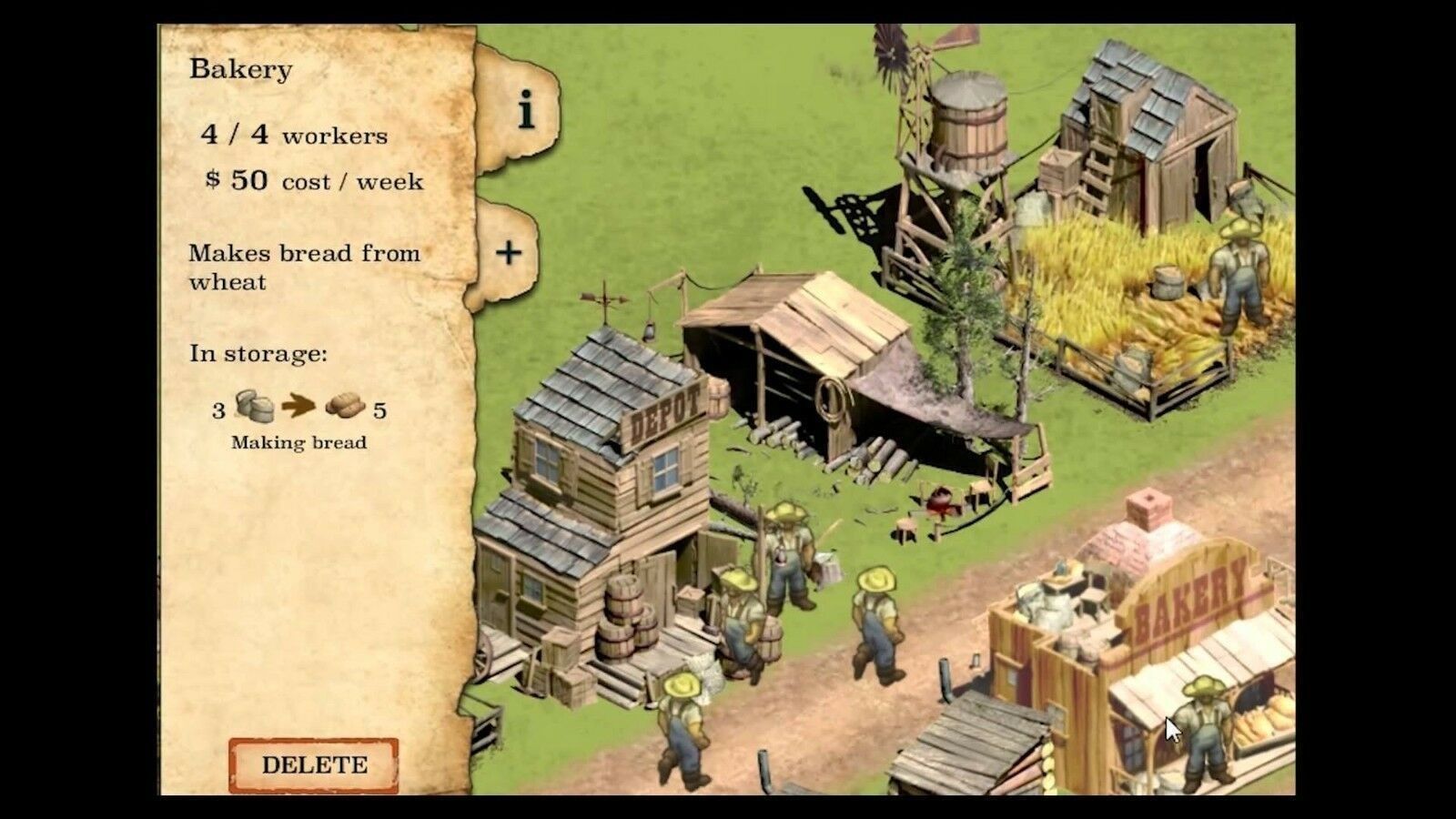The image size is (1456, 819).
Task: Open the info tab marked i
Action: (524, 112)
